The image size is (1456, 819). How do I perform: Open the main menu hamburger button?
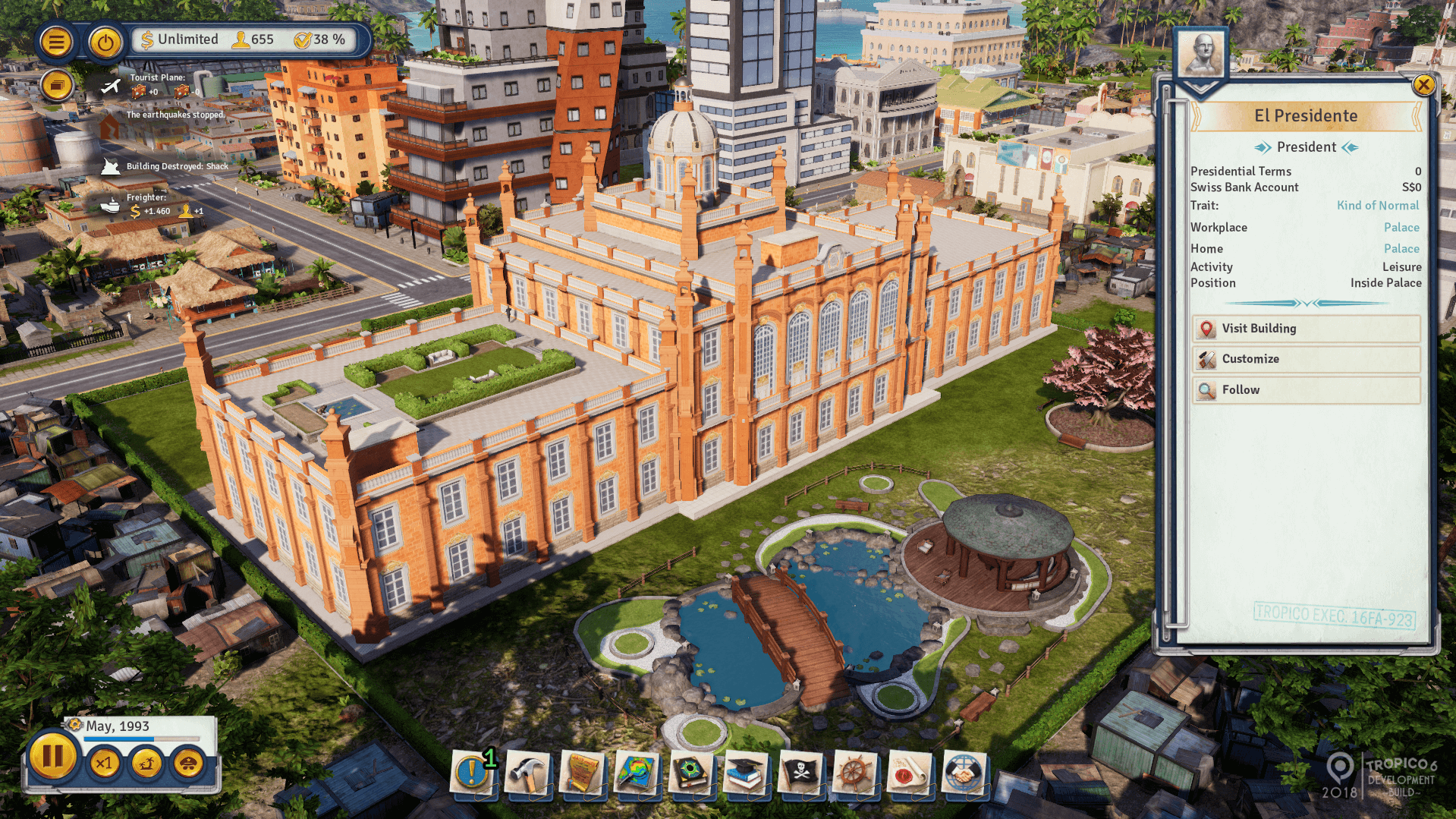[56, 42]
